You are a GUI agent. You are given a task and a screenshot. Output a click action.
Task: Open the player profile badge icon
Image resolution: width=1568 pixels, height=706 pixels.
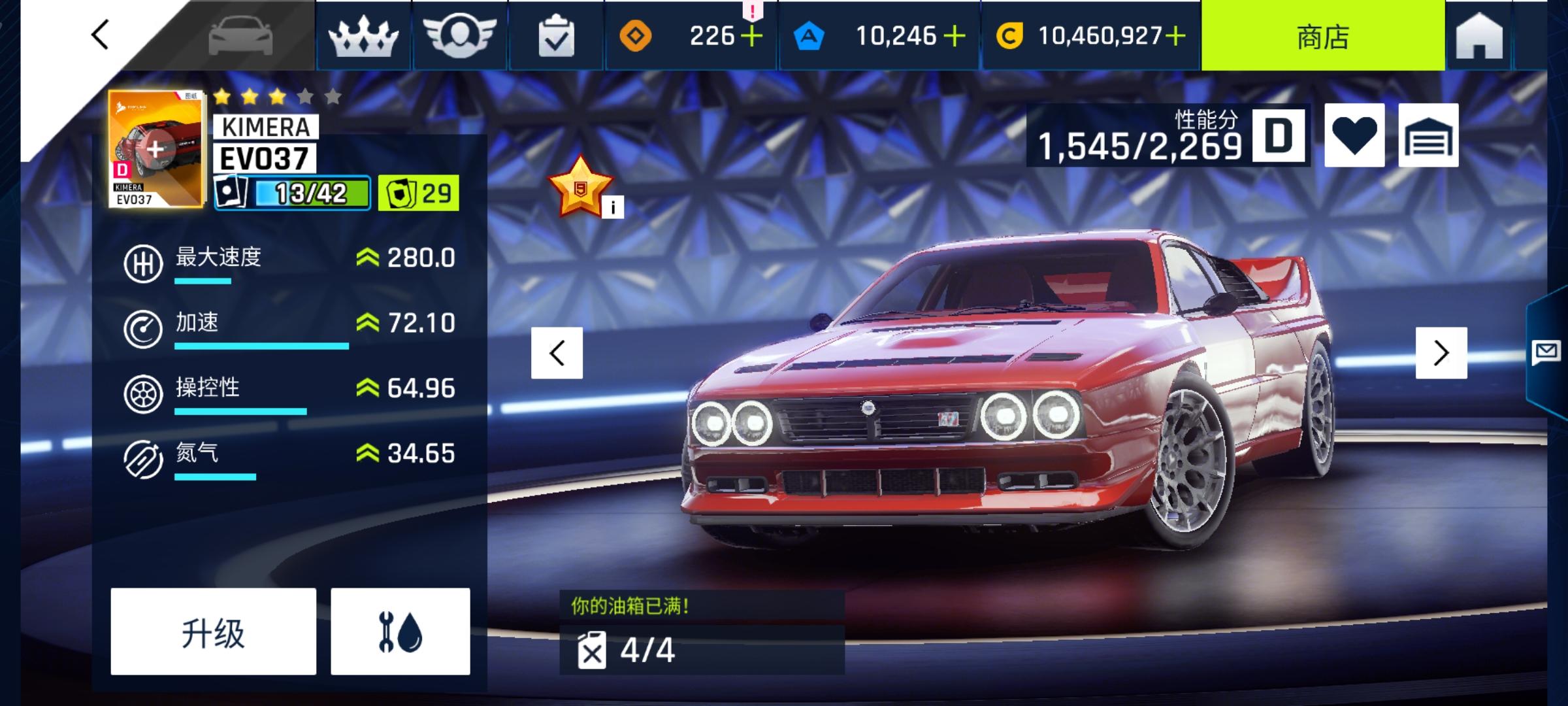(459, 36)
